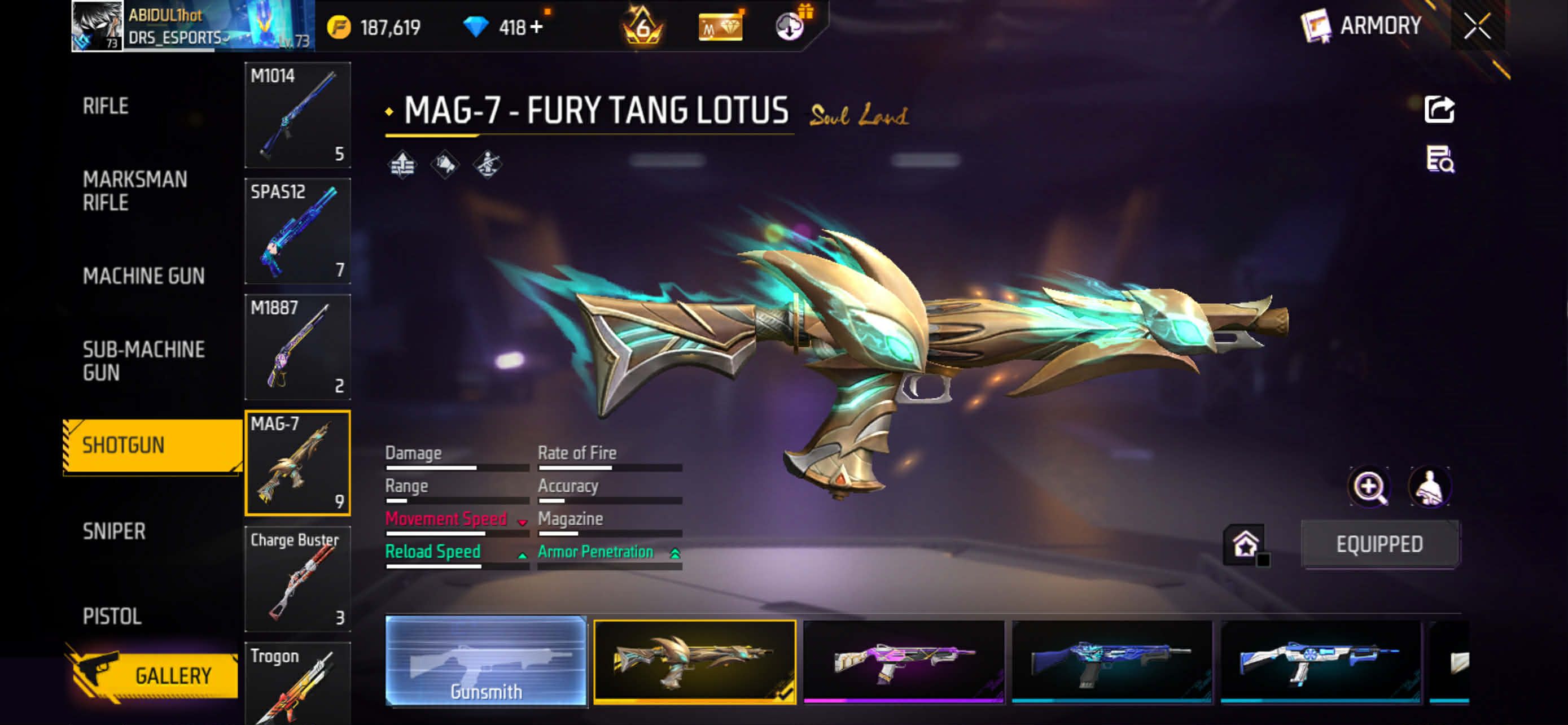The height and width of the screenshot is (725, 1568).
Task: Select the M1887 shotgun tile
Action: click(297, 346)
